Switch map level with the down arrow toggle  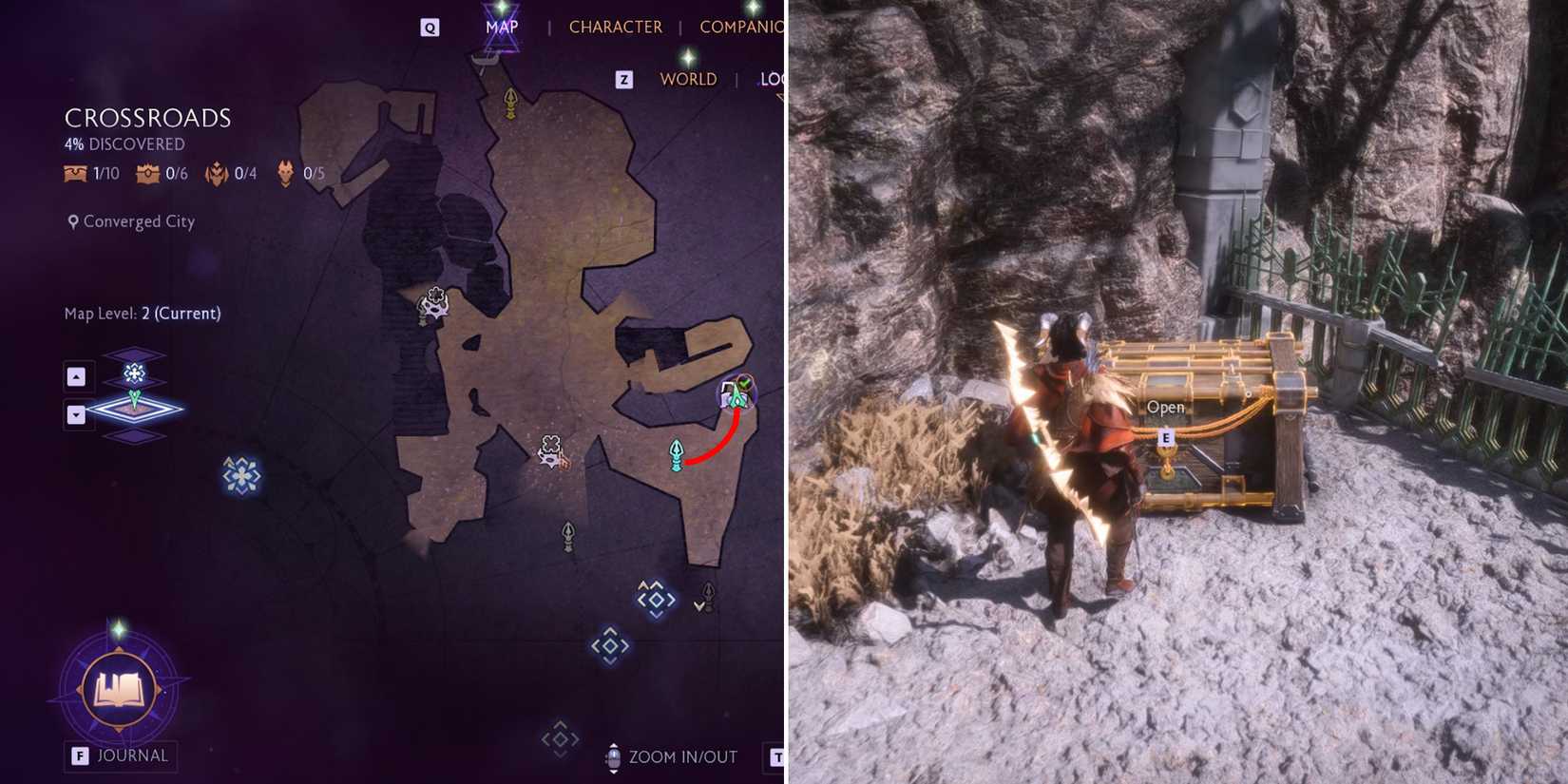tap(78, 413)
